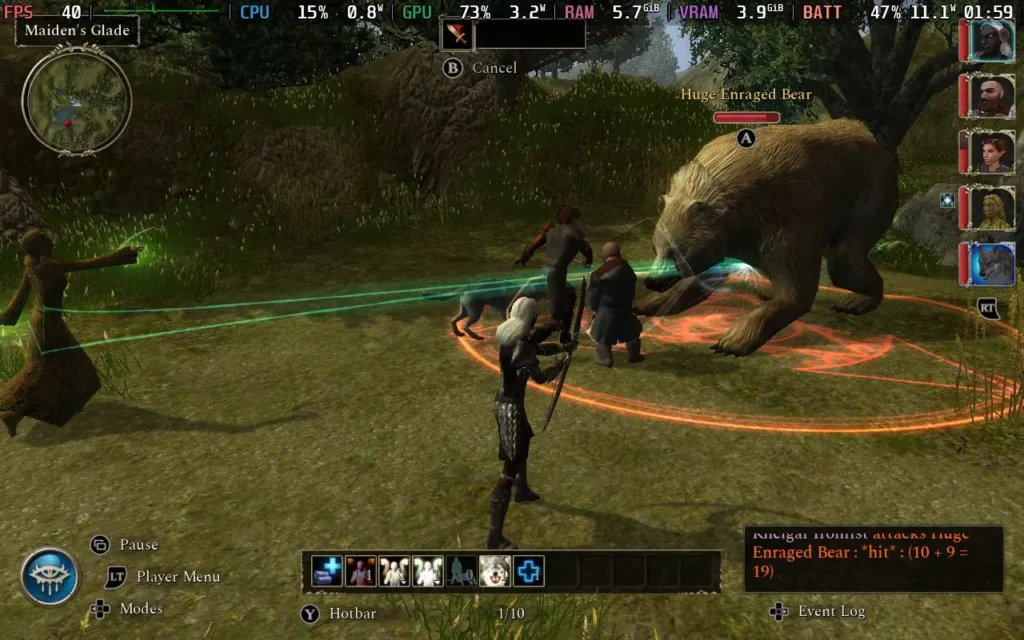Choose the red-haired companion portrait
Viewport: 1024px width, 640px height.
point(991,152)
